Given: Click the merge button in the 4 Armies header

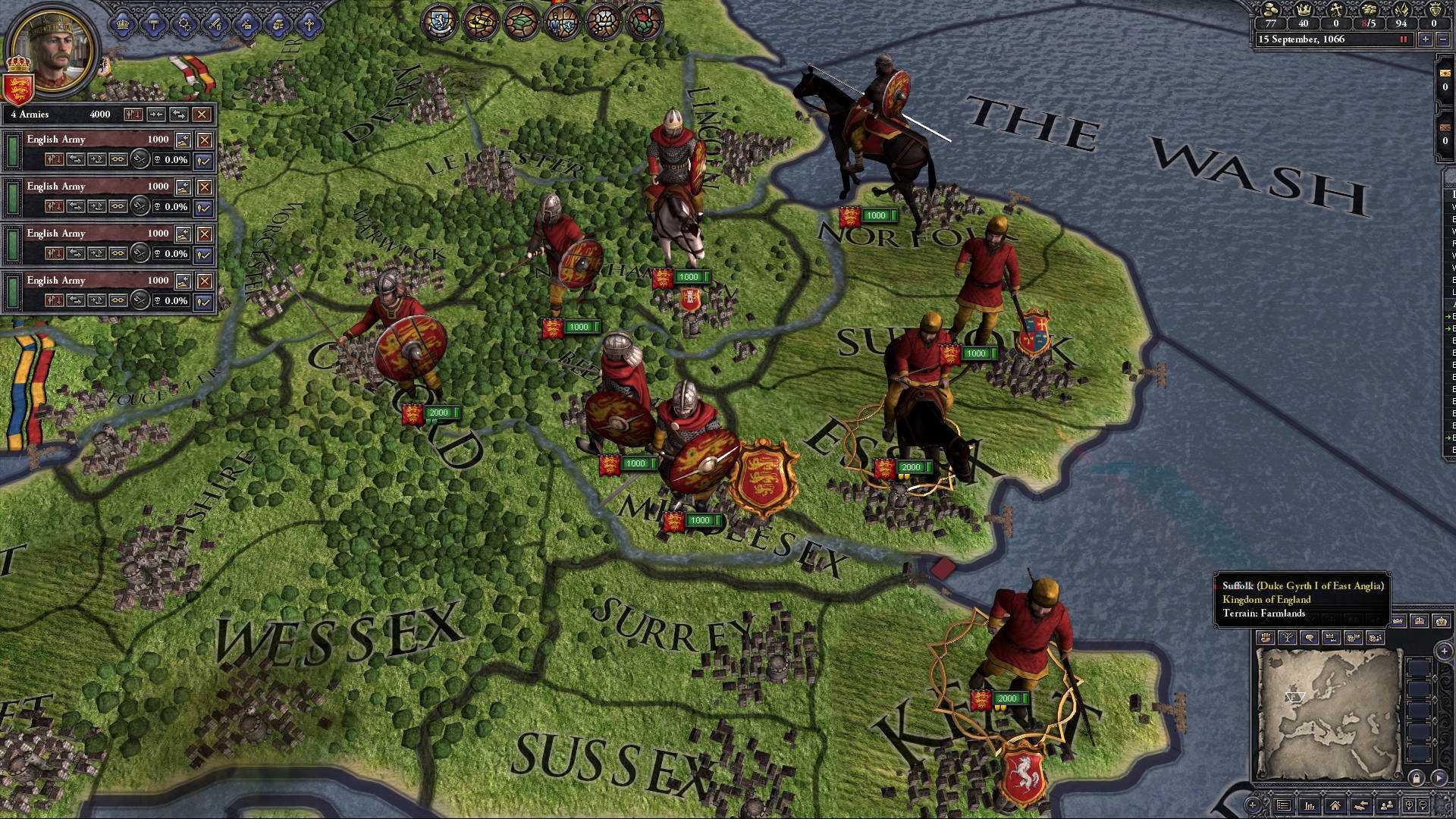Looking at the screenshot, I should click(x=157, y=115).
